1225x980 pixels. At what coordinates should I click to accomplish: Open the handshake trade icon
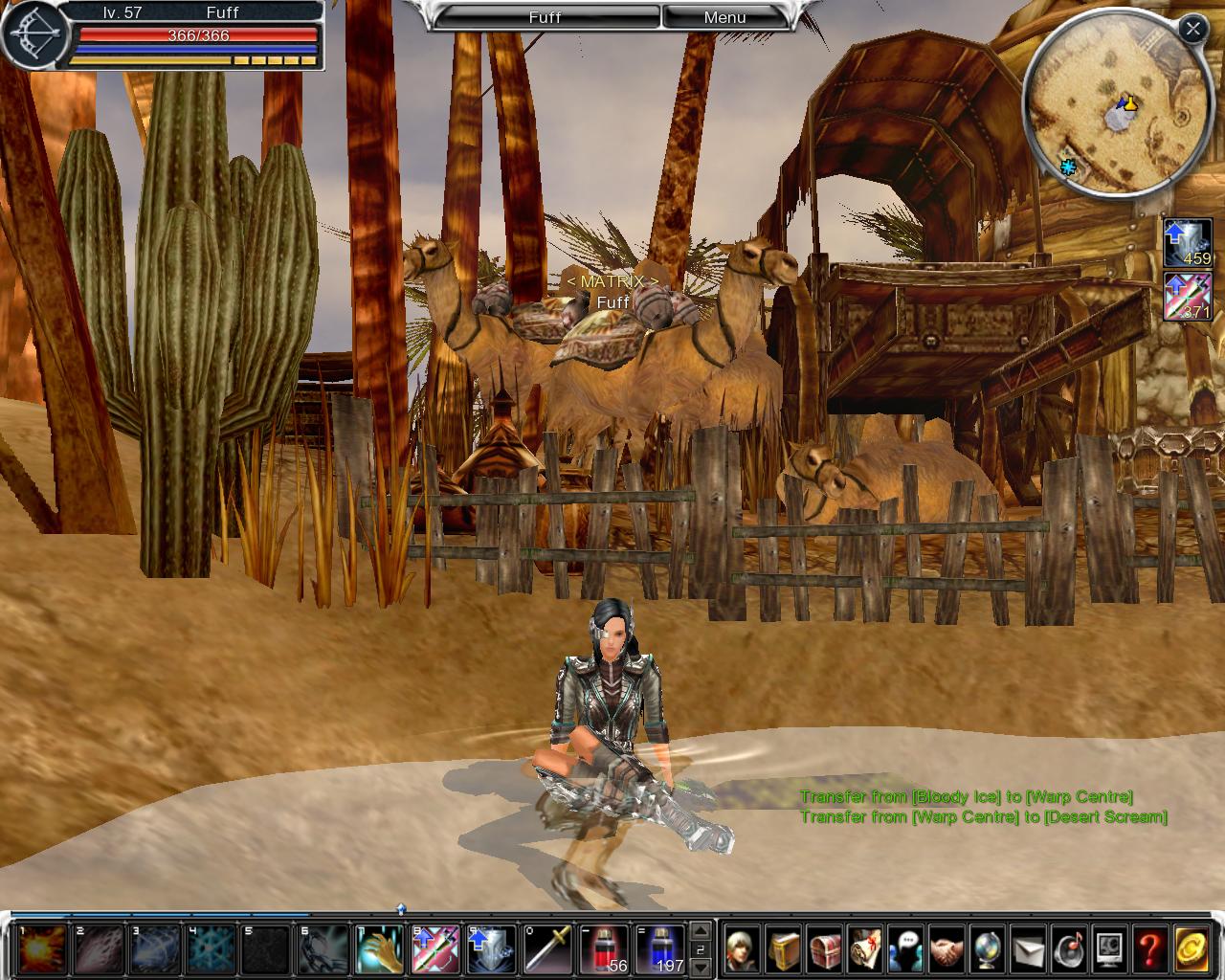pos(947,948)
